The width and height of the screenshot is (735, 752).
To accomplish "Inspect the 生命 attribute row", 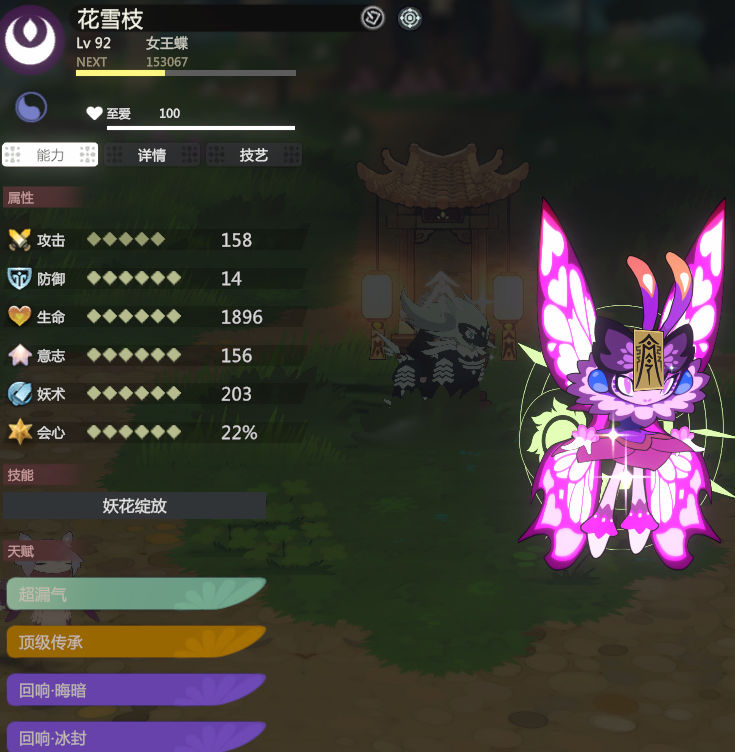I will pos(155,317).
